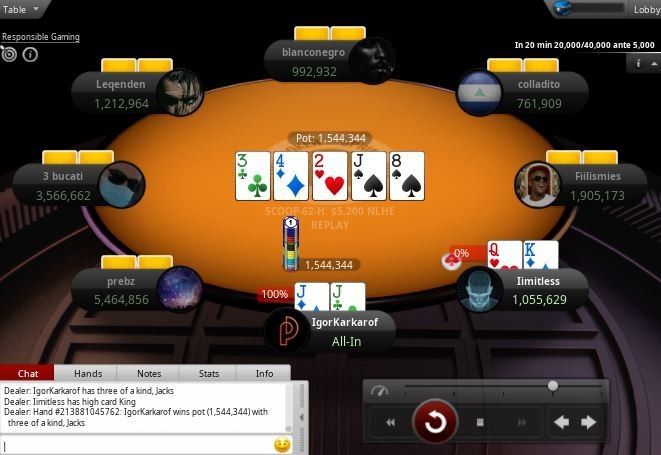Viewport: 661px width, 455px height.
Task: Adjust the replay speed slider handle
Action: (552, 386)
